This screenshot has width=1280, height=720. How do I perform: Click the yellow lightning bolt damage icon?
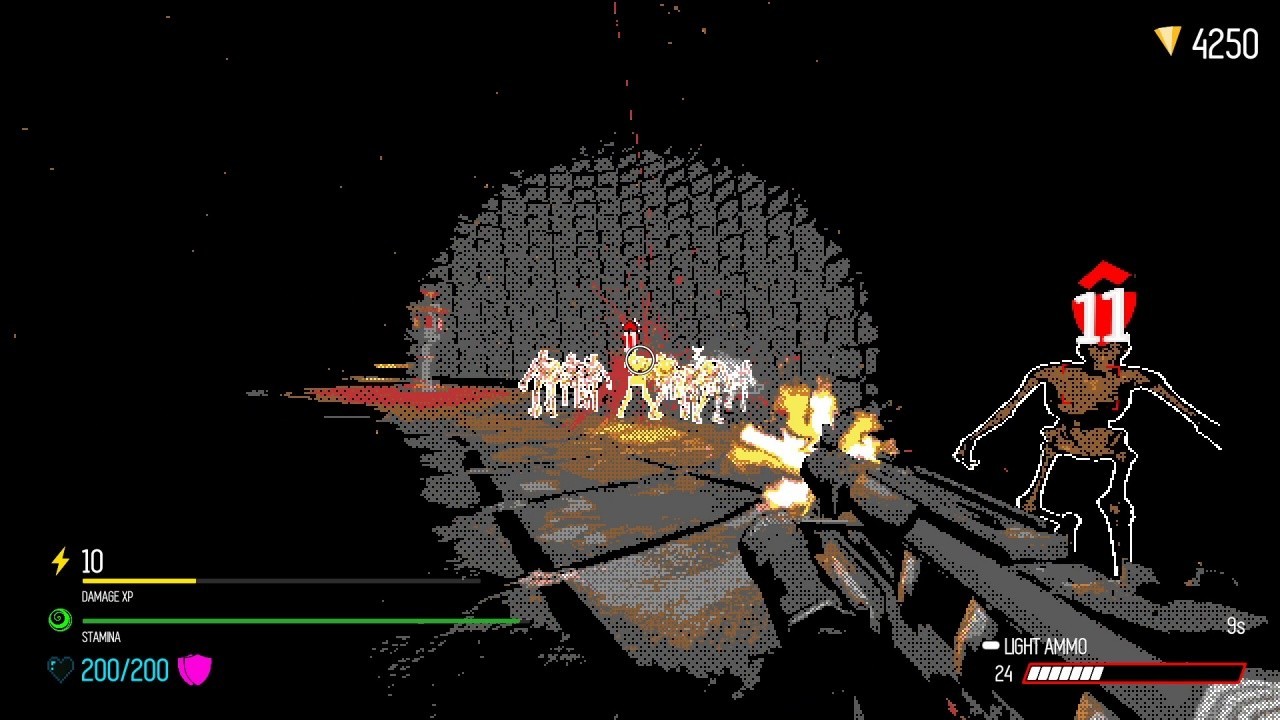pos(60,561)
